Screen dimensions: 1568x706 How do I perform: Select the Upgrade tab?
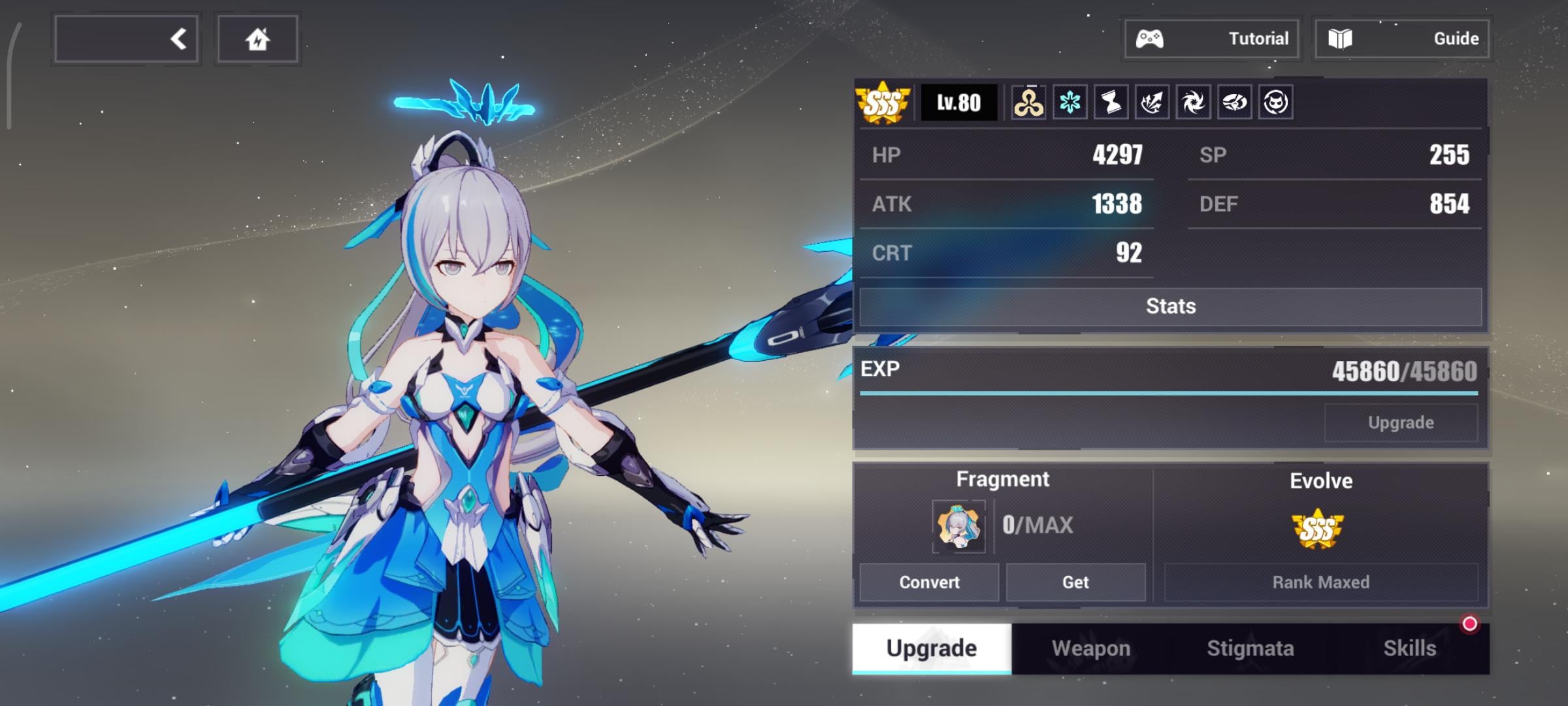coord(932,648)
